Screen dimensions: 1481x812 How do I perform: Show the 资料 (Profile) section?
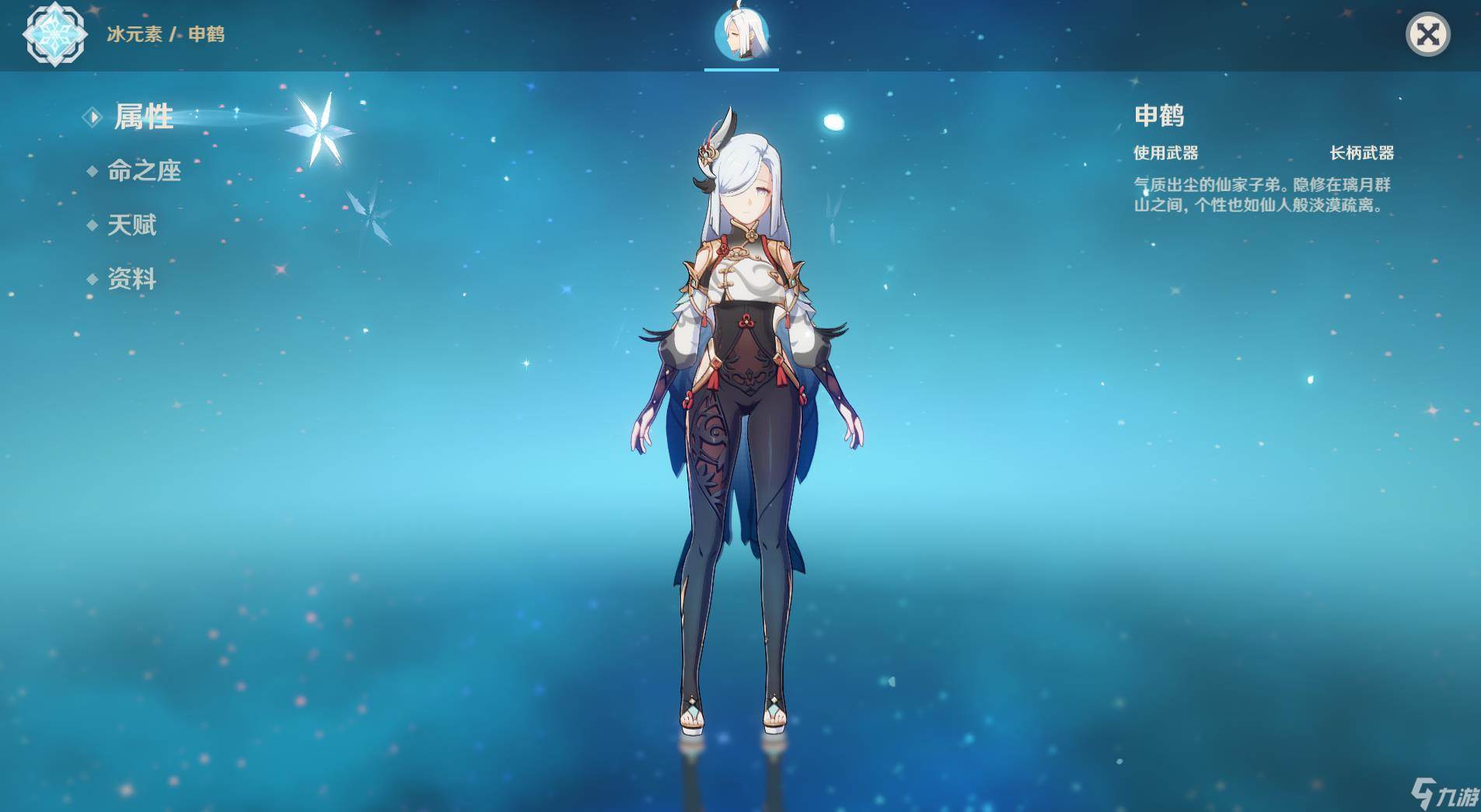click(131, 279)
